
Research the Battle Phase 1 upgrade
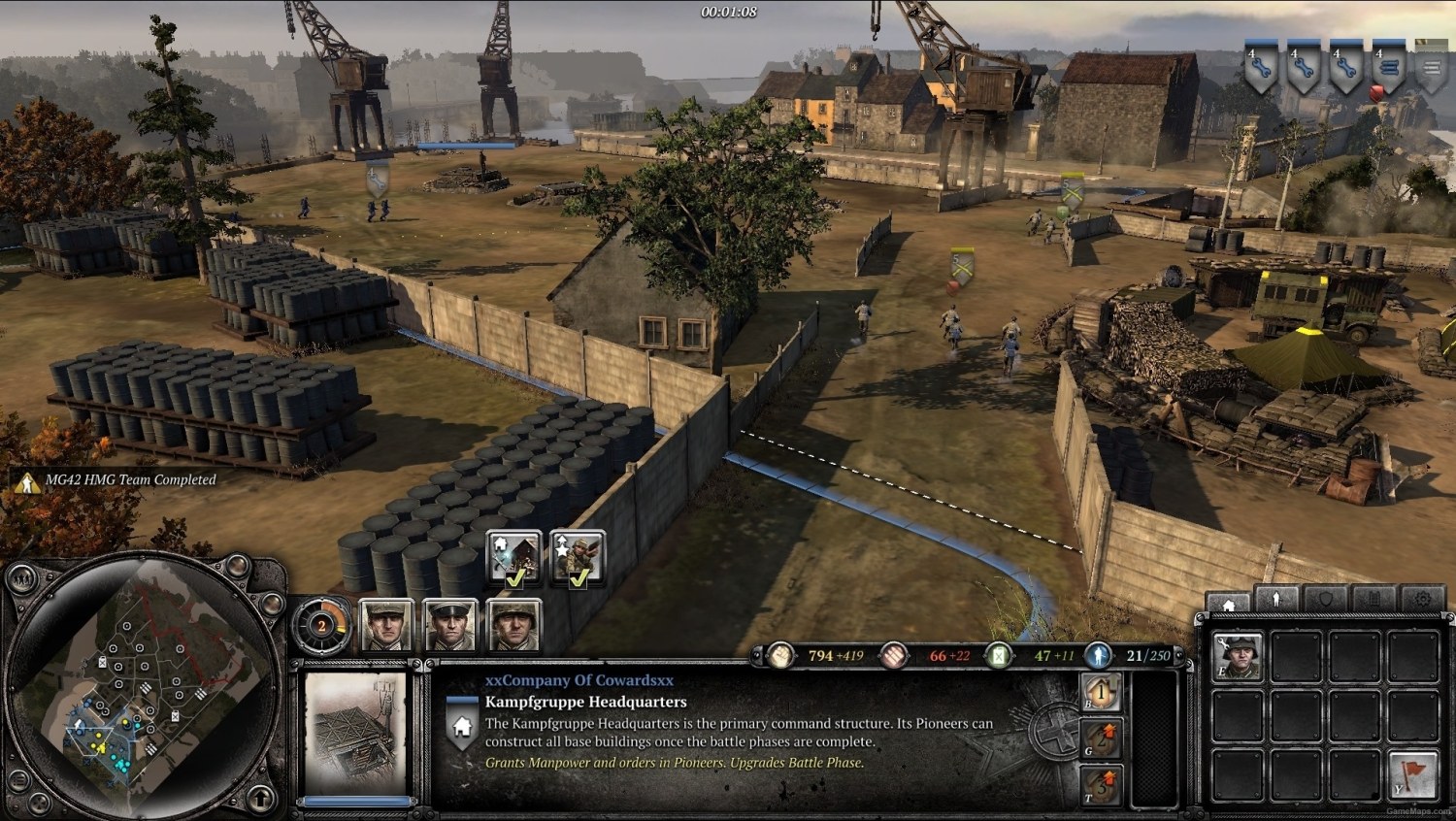tap(1100, 693)
